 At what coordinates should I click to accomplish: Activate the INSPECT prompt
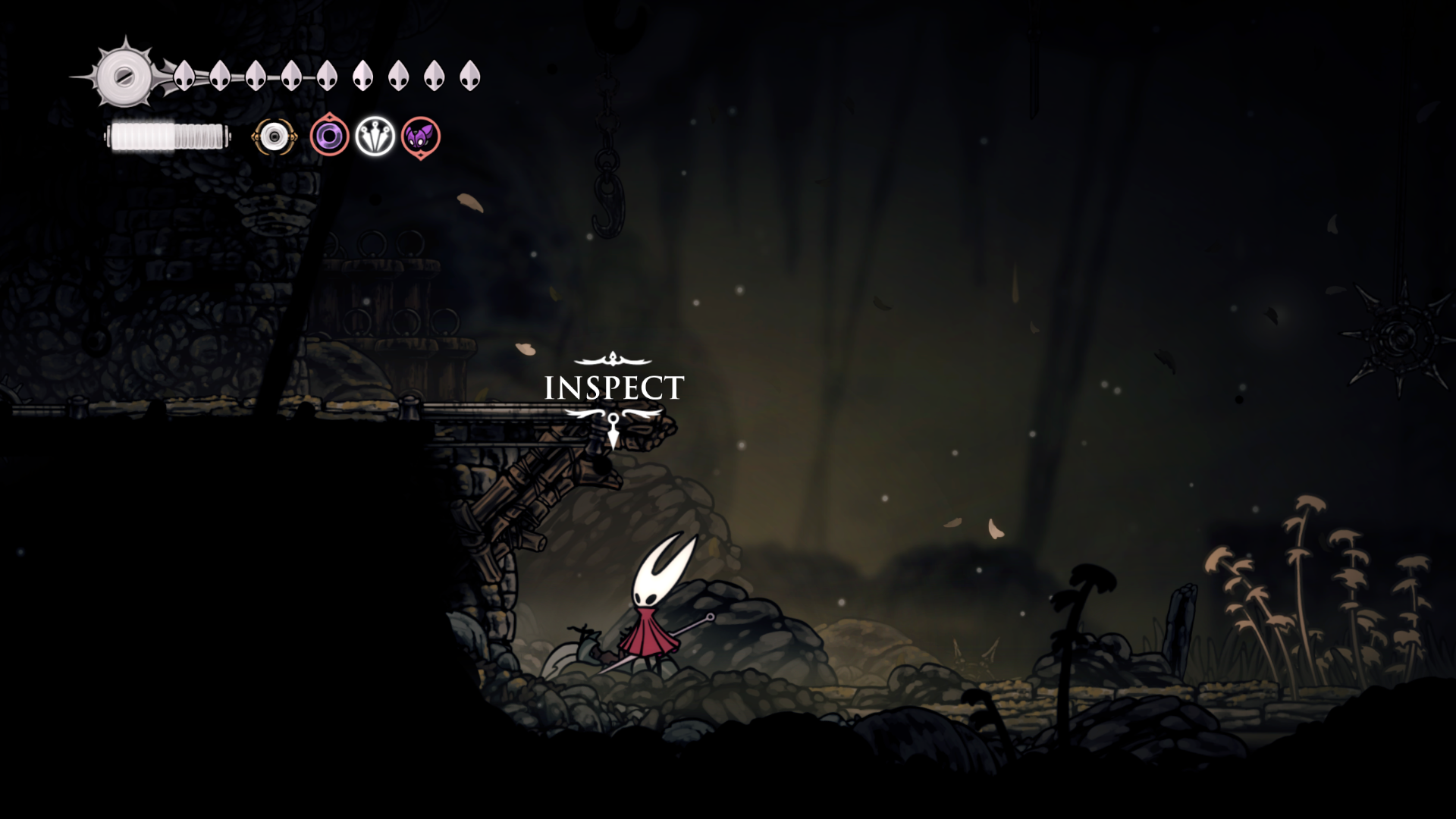(x=613, y=388)
